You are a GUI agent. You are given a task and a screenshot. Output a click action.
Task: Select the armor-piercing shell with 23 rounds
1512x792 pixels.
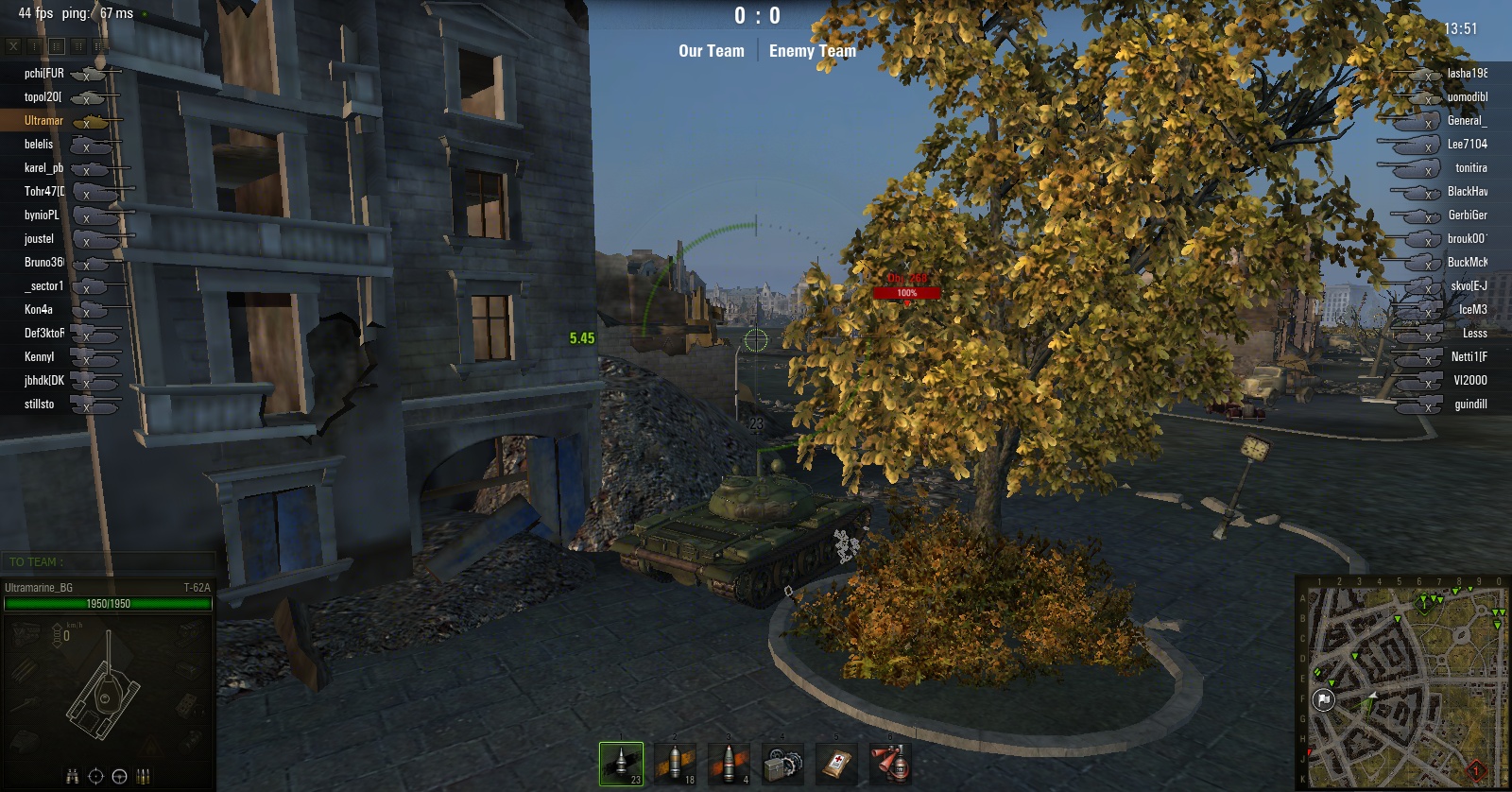pos(621,763)
